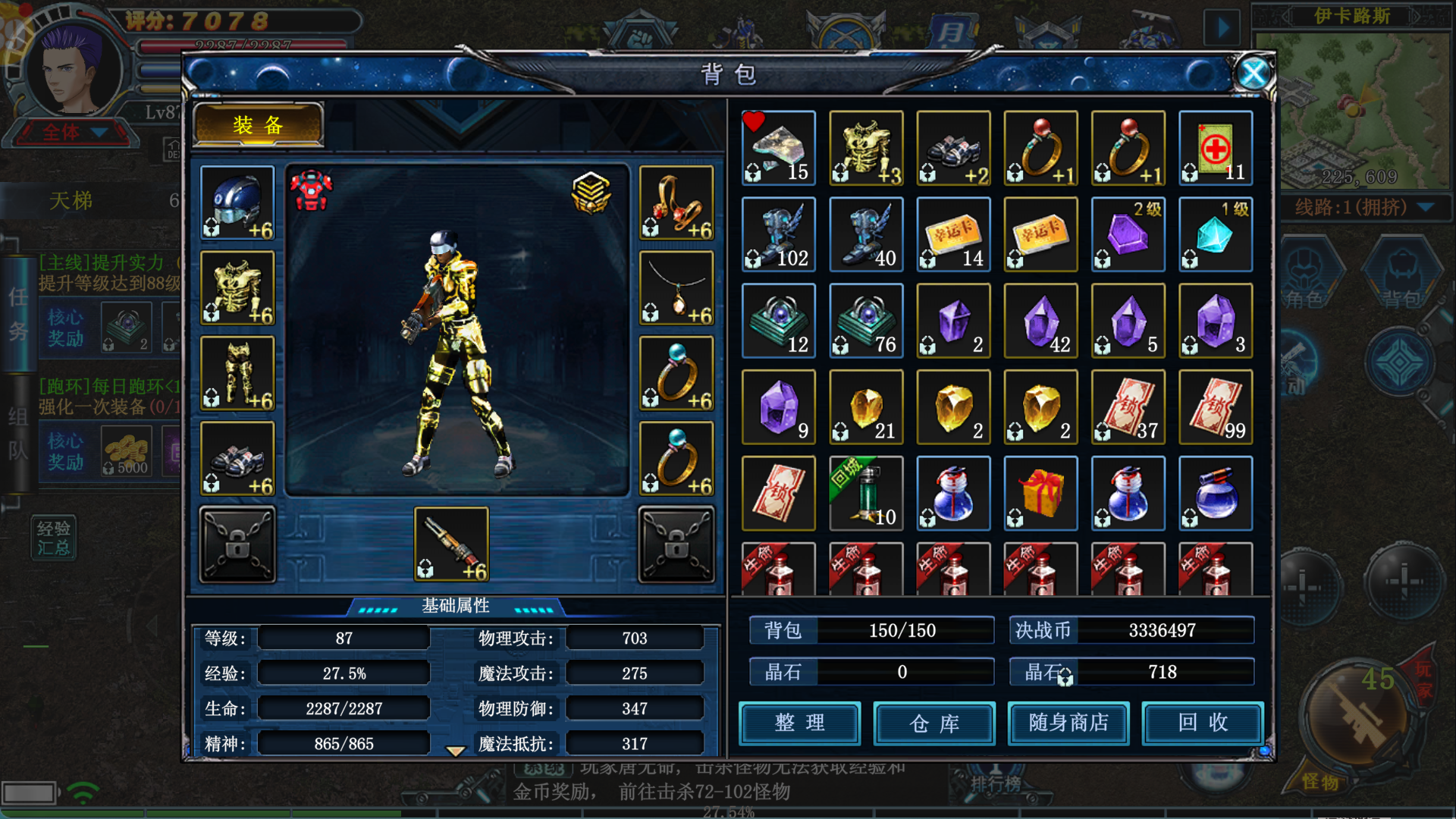The width and height of the screenshot is (1456, 819).
Task: Select the equipped necklace slot
Action: click(x=676, y=289)
